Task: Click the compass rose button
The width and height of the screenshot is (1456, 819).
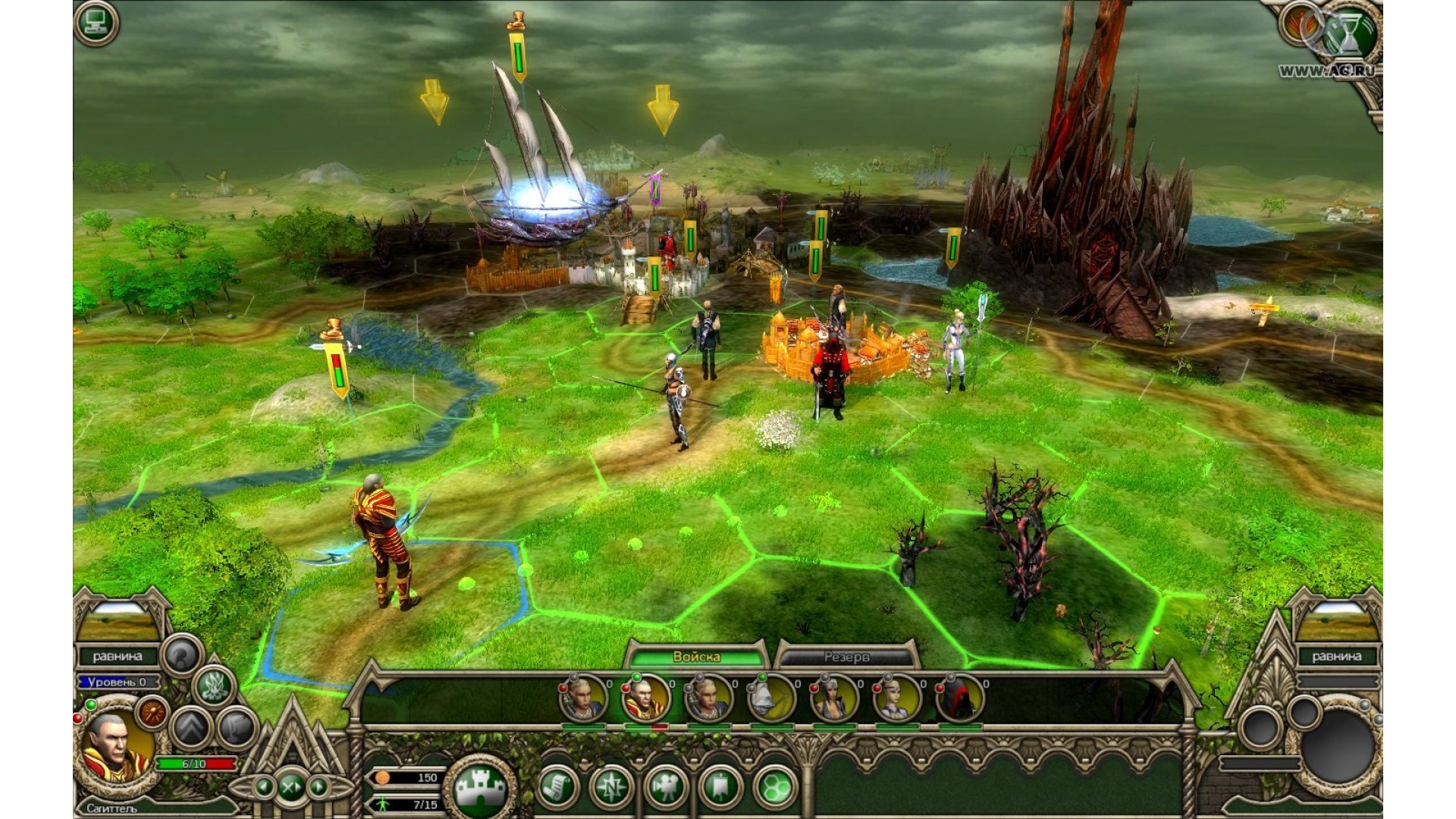Action: [611, 786]
